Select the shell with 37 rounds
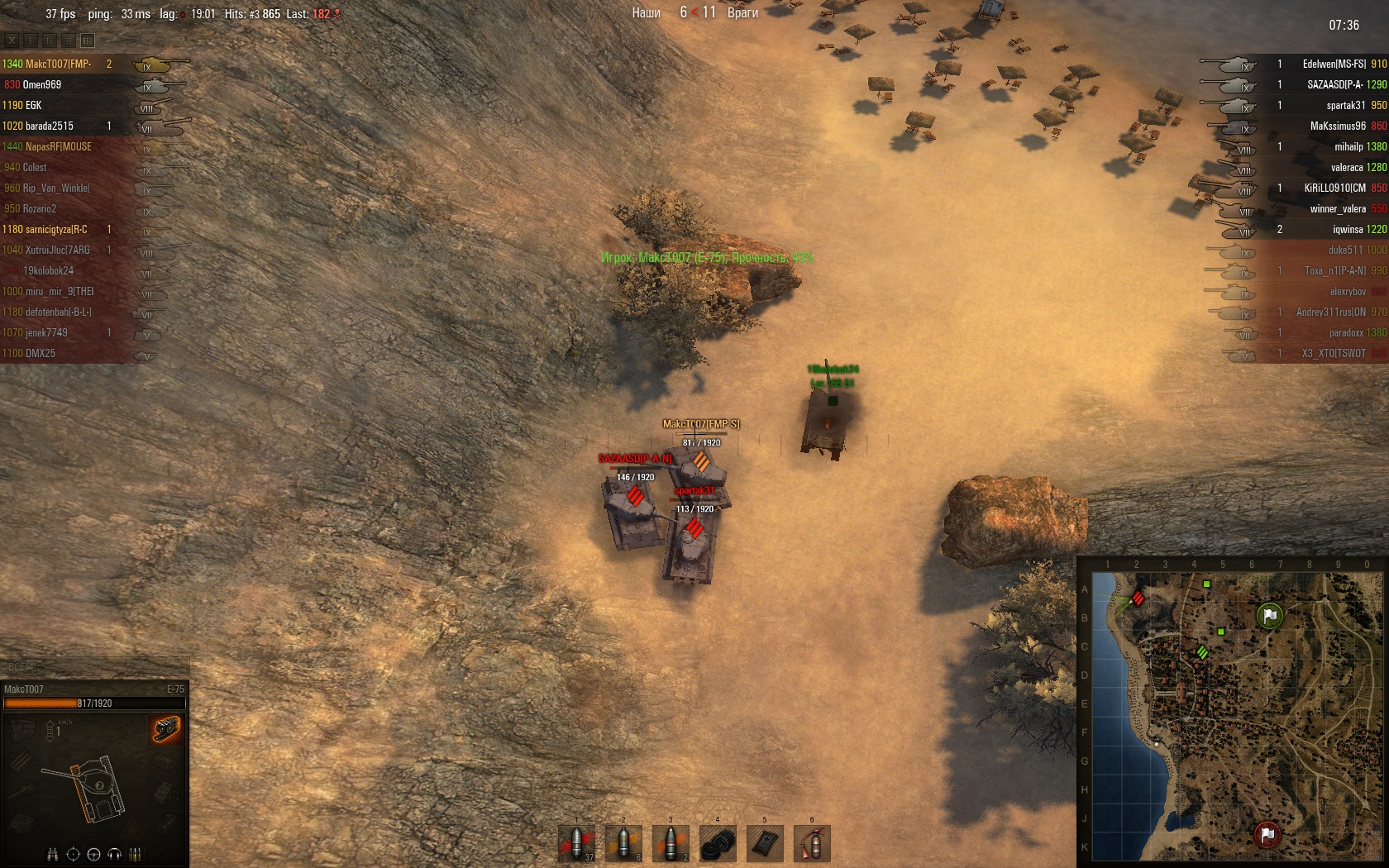The height and width of the screenshot is (868, 1389). (577, 843)
